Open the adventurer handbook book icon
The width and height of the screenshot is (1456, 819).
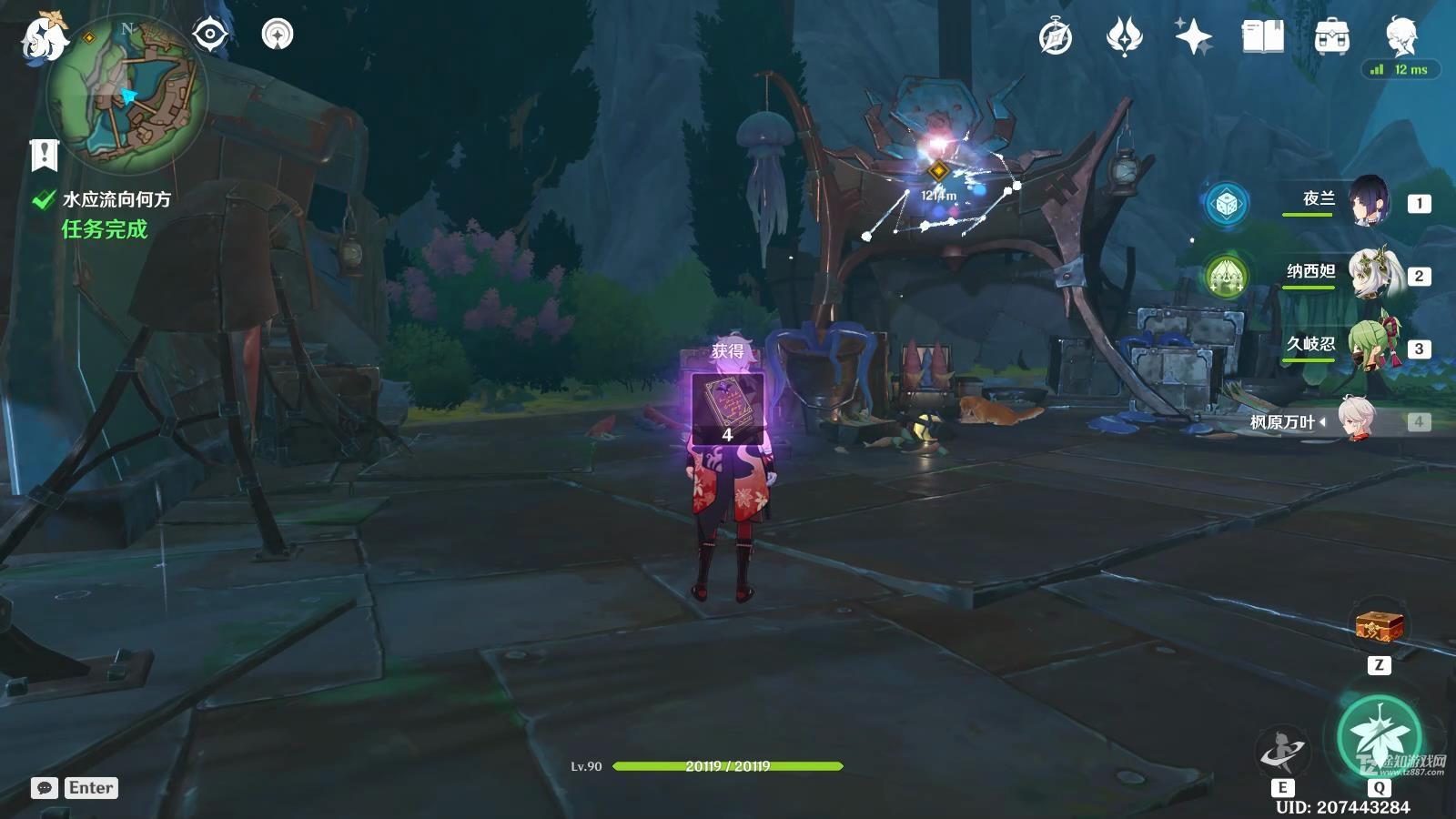pos(1262,37)
